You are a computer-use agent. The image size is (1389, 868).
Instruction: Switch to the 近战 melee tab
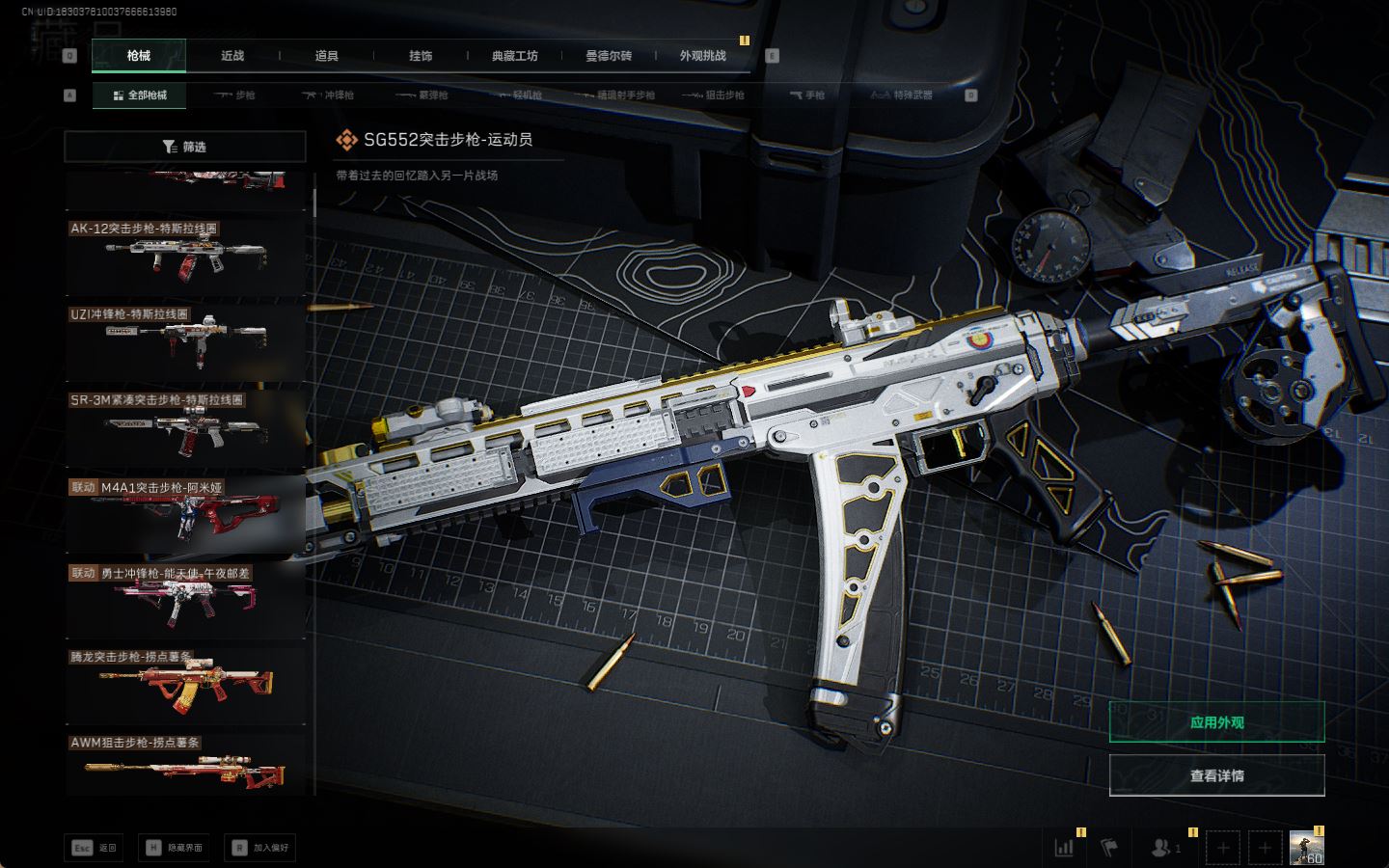232,56
